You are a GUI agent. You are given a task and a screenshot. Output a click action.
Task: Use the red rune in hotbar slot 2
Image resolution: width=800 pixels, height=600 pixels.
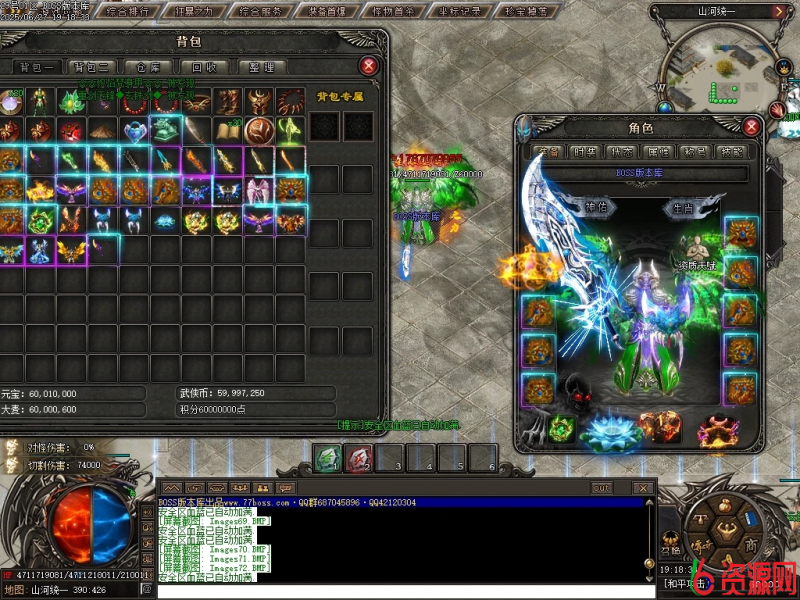358,459
